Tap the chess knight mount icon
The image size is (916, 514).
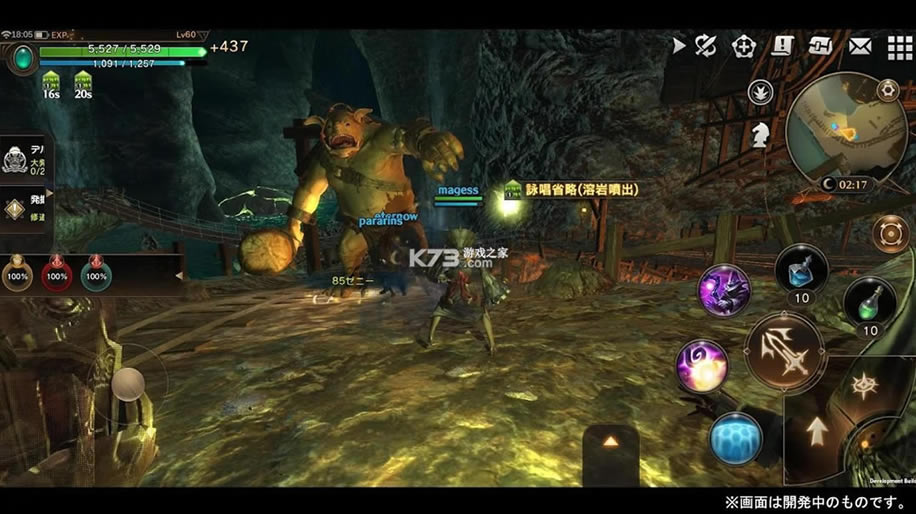(x=762, y=132)
